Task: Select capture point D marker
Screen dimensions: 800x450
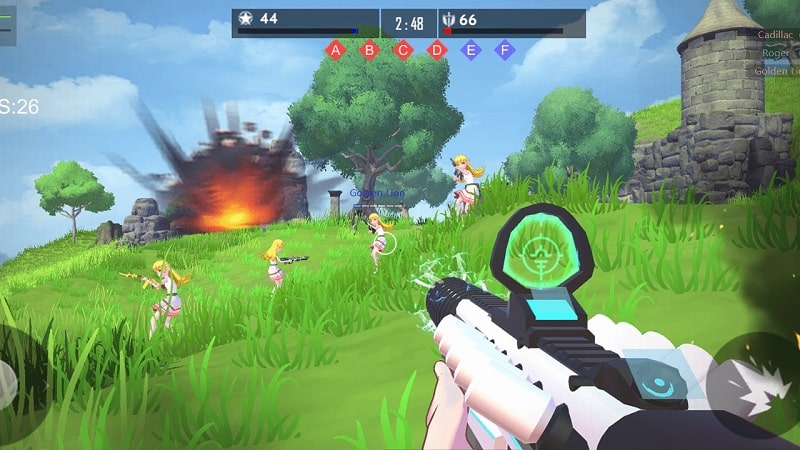Action: coord(437,49)
